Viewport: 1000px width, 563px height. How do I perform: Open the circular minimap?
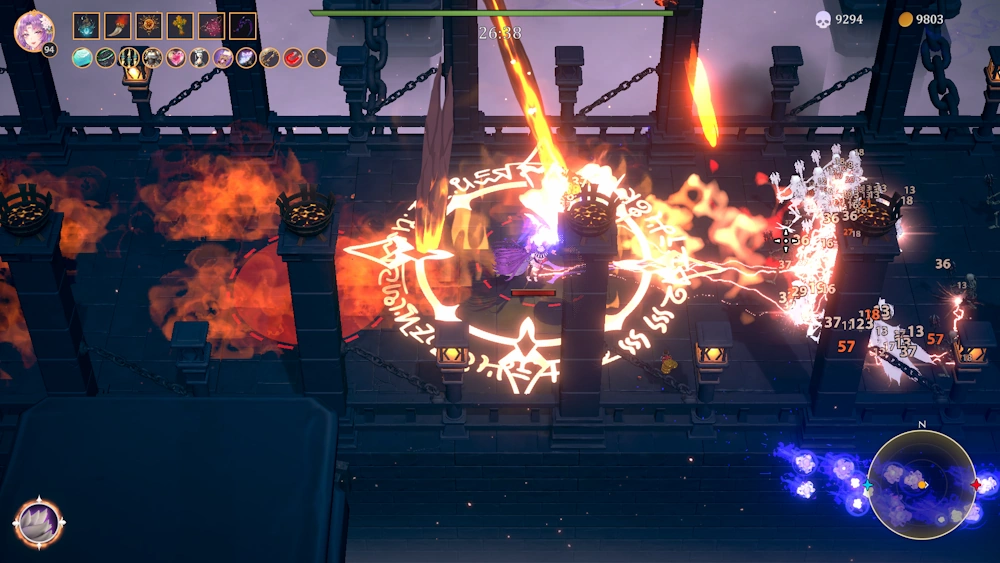tap(921, 485)
